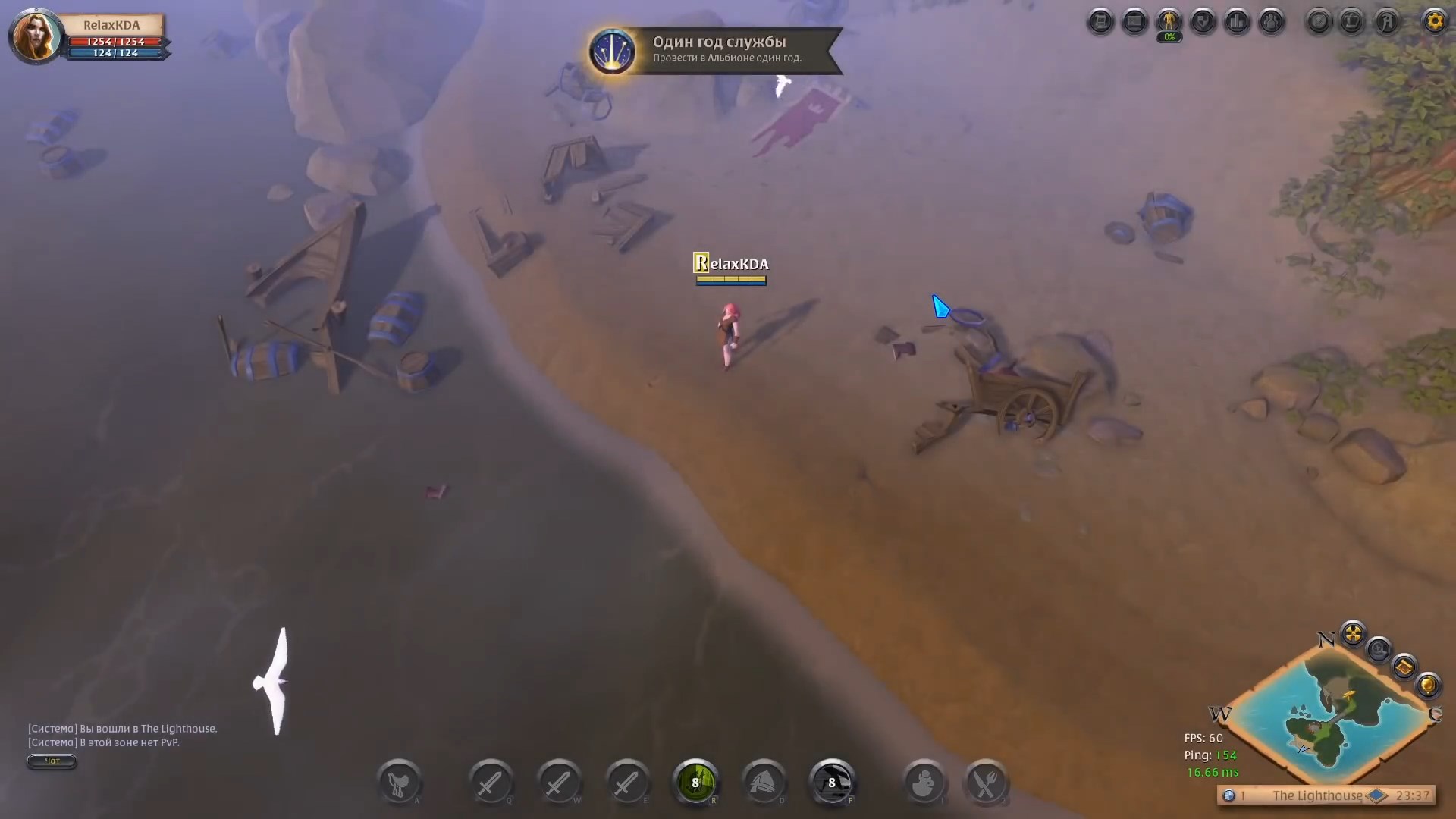Click the RelaxKDA character portrait
Screen dimensions: 1456x819
[x=35, y=36]
